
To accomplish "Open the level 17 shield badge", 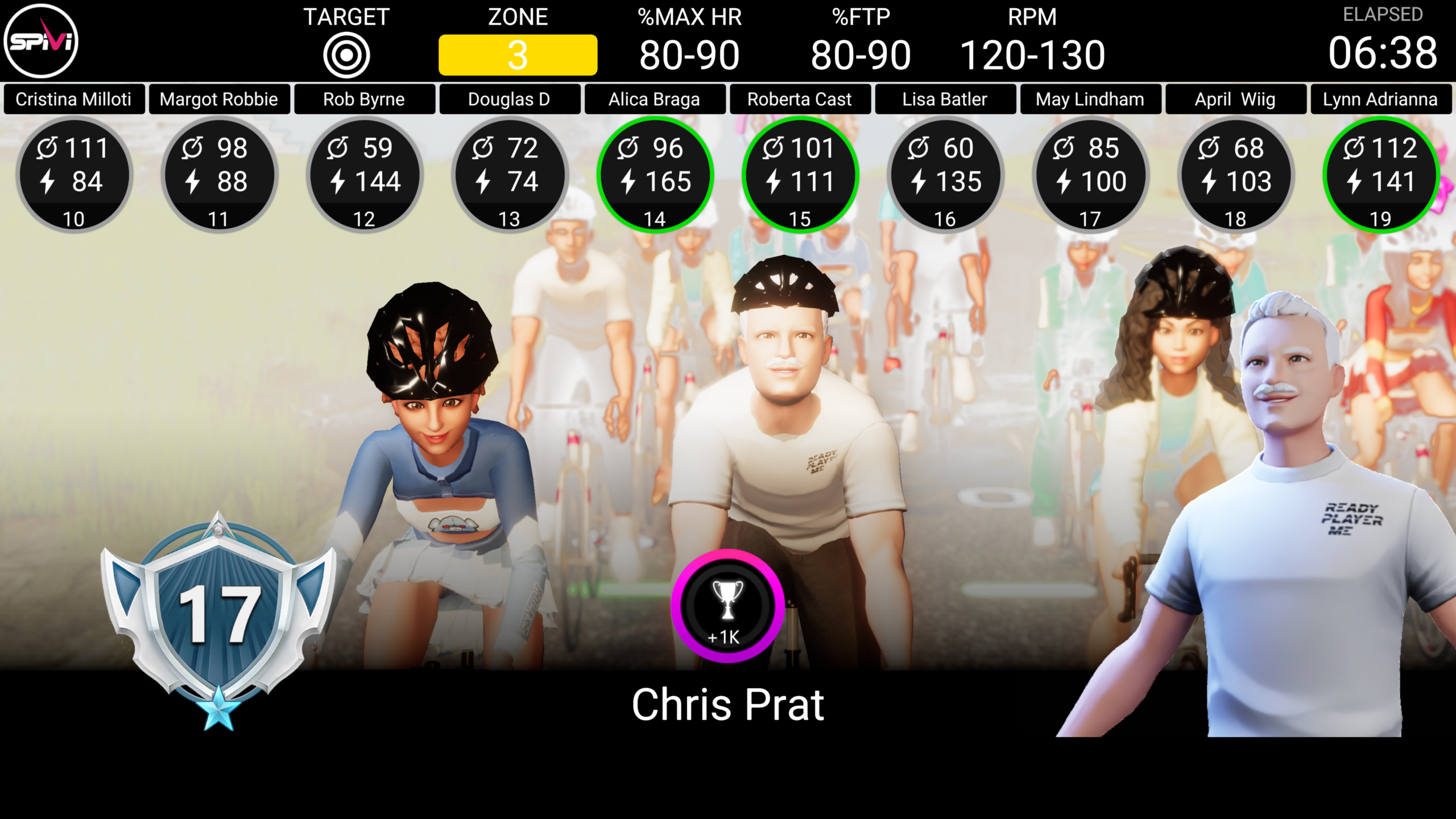I will 219,614.
